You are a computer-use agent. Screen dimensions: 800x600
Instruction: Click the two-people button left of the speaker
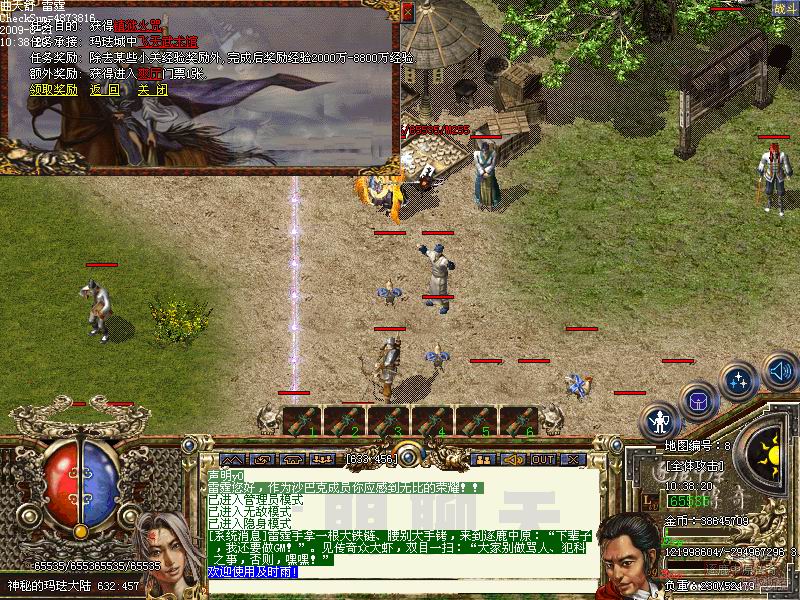click(483, 459)
